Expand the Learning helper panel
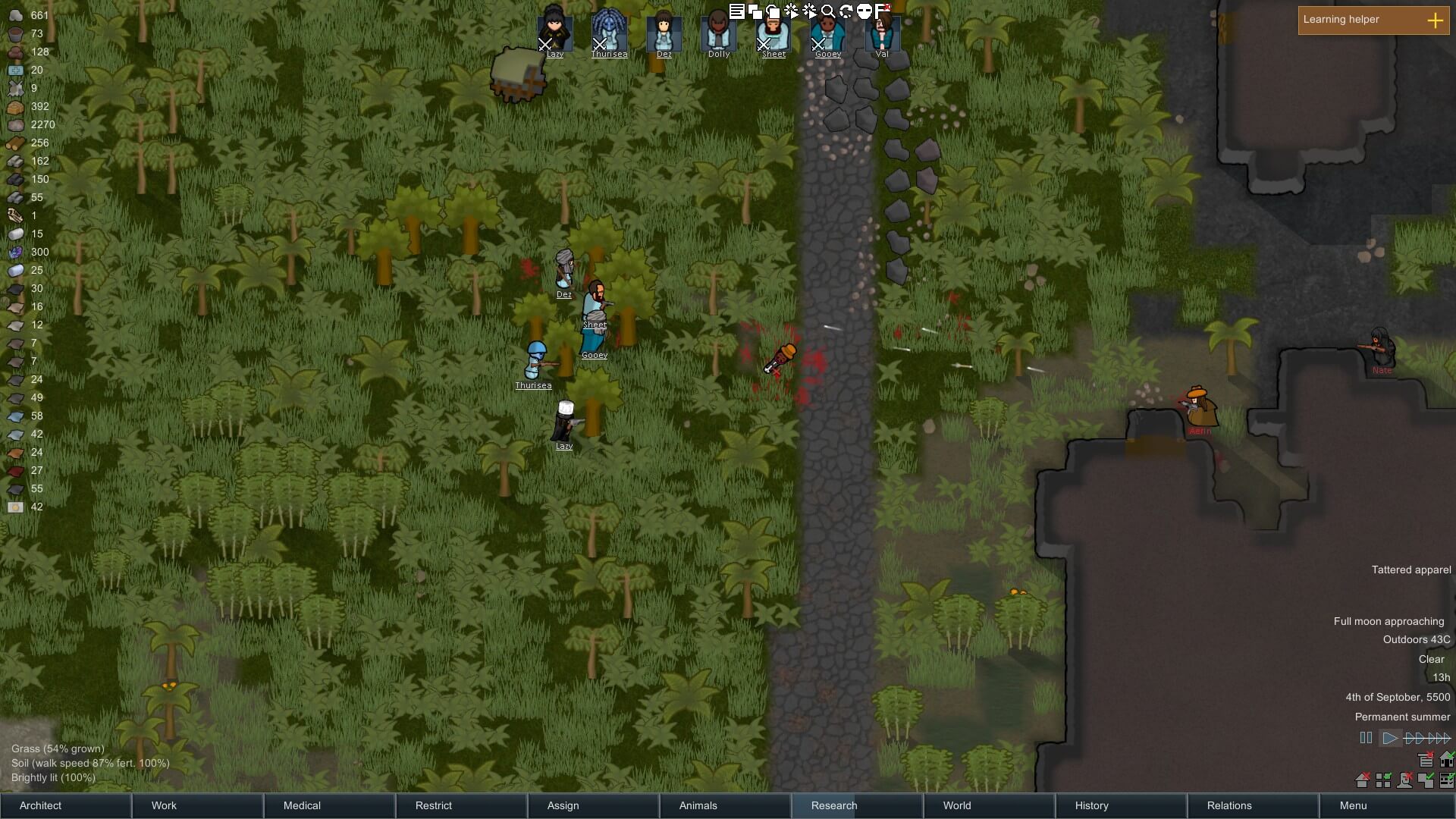 point(1435,20)
